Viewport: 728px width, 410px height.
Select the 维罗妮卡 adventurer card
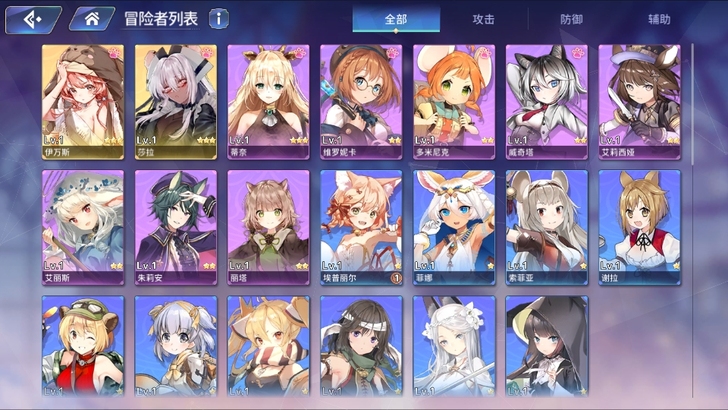[361, 101]
